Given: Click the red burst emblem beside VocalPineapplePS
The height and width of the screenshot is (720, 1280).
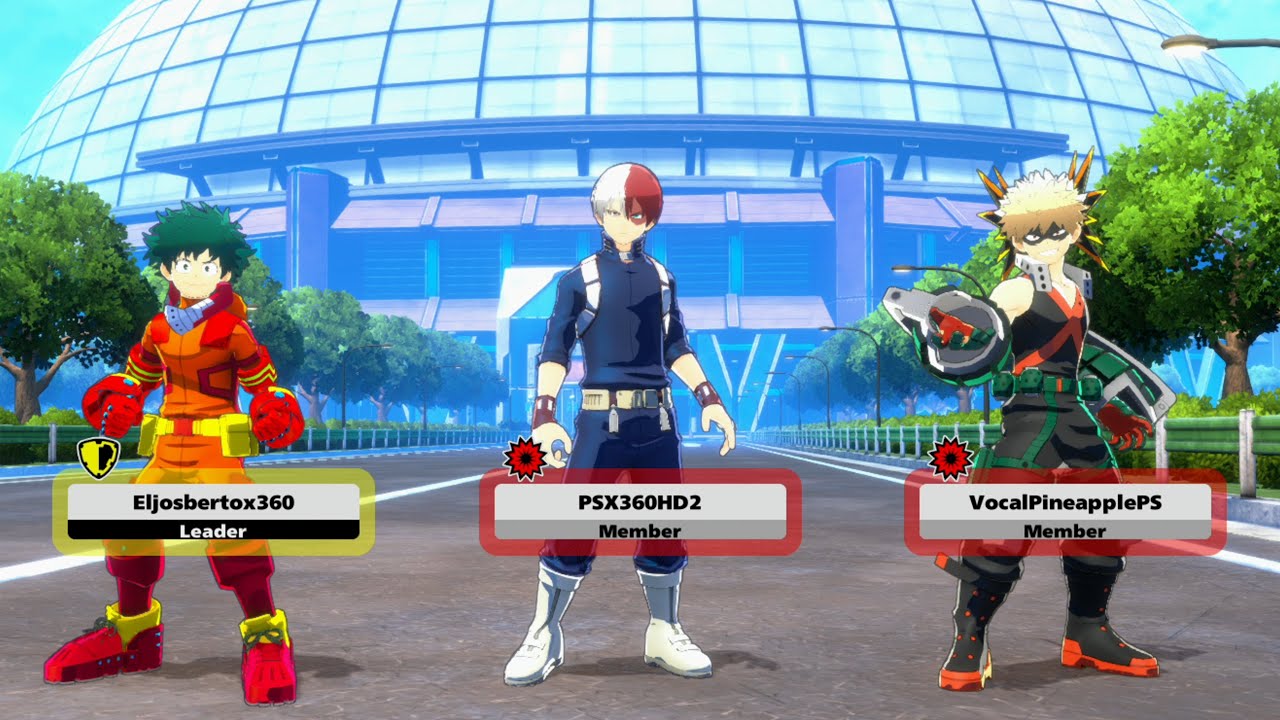Looking at the screenshot, I should click(x=950, y=458).
